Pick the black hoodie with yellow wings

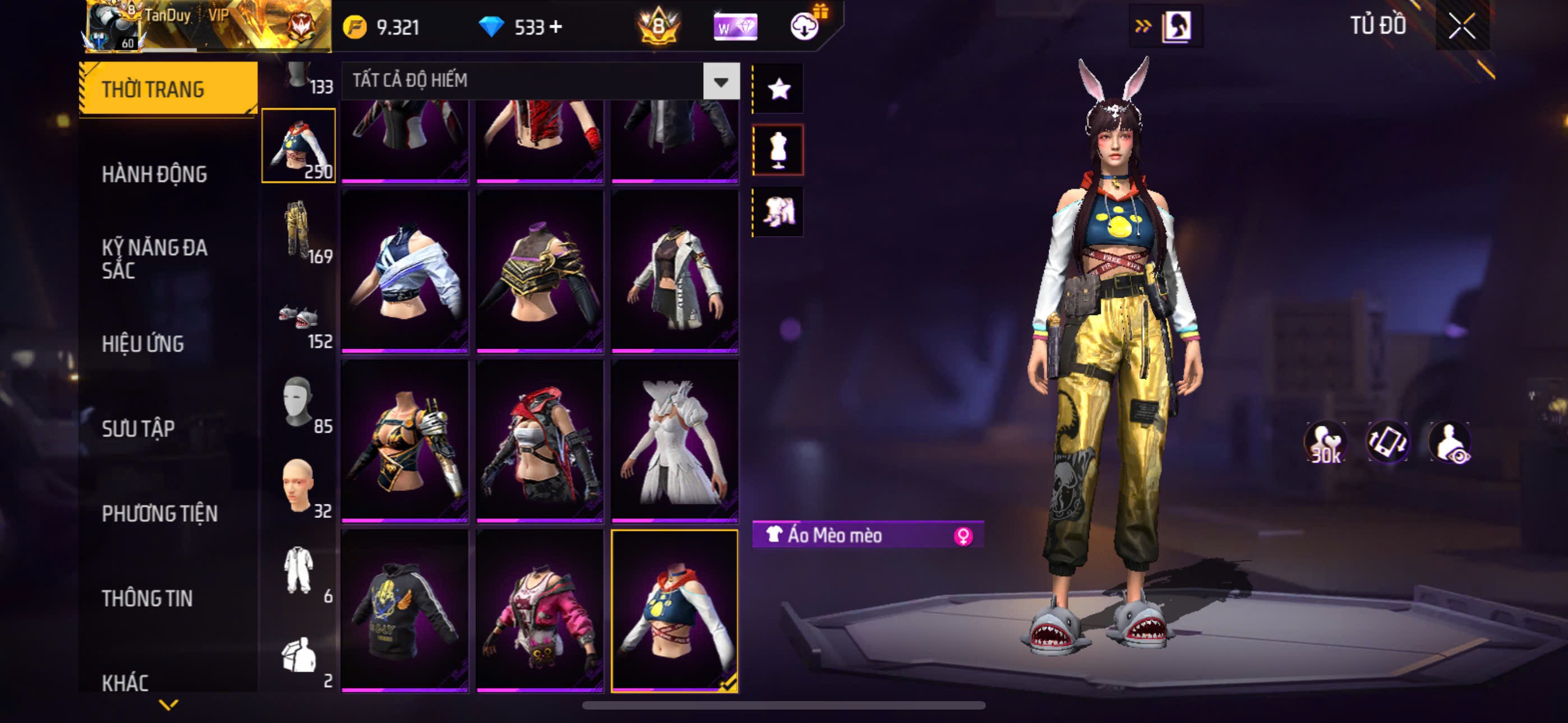[x=405, y=610]
